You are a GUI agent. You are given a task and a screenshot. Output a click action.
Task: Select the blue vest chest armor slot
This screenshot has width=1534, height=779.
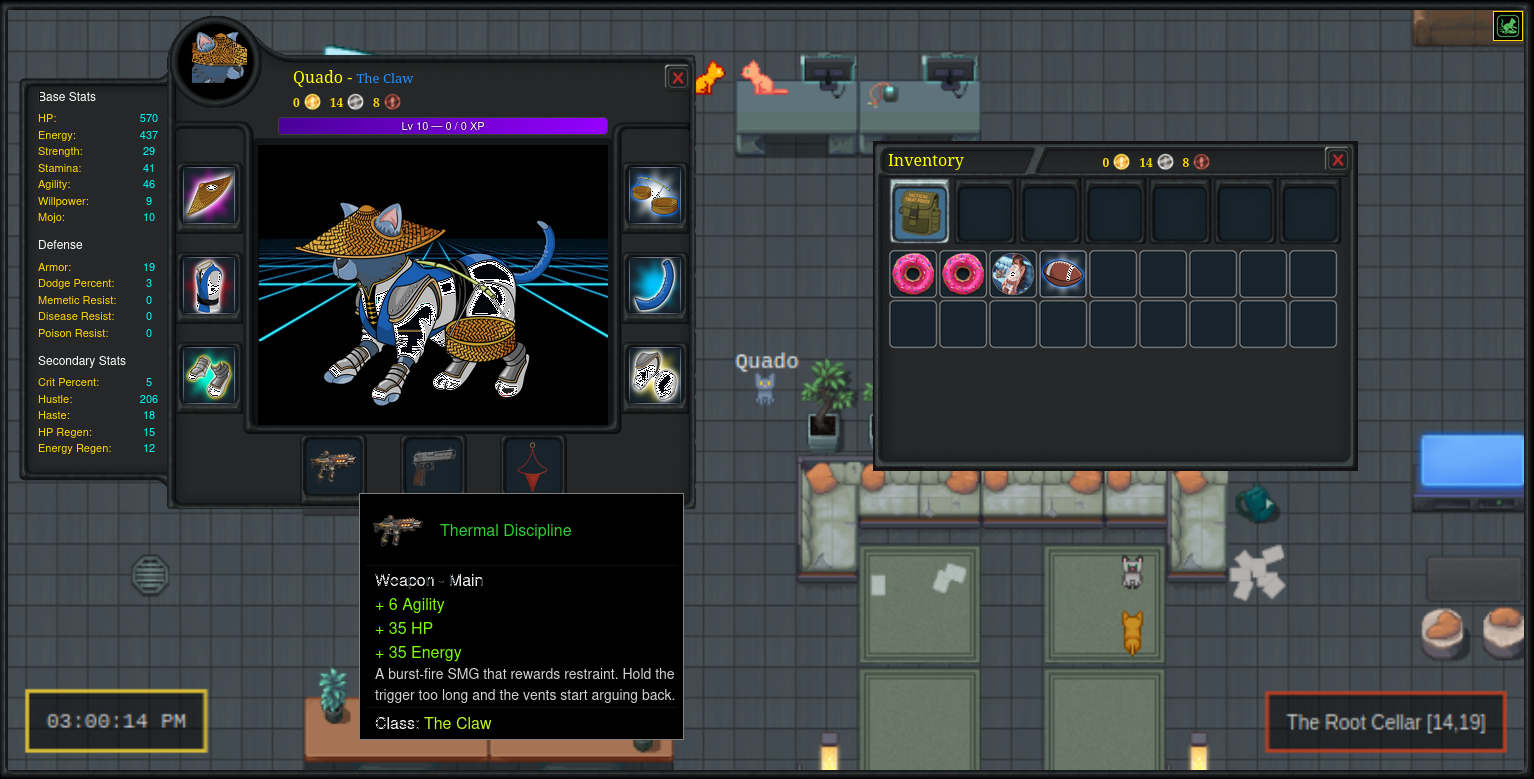(210, 285)
